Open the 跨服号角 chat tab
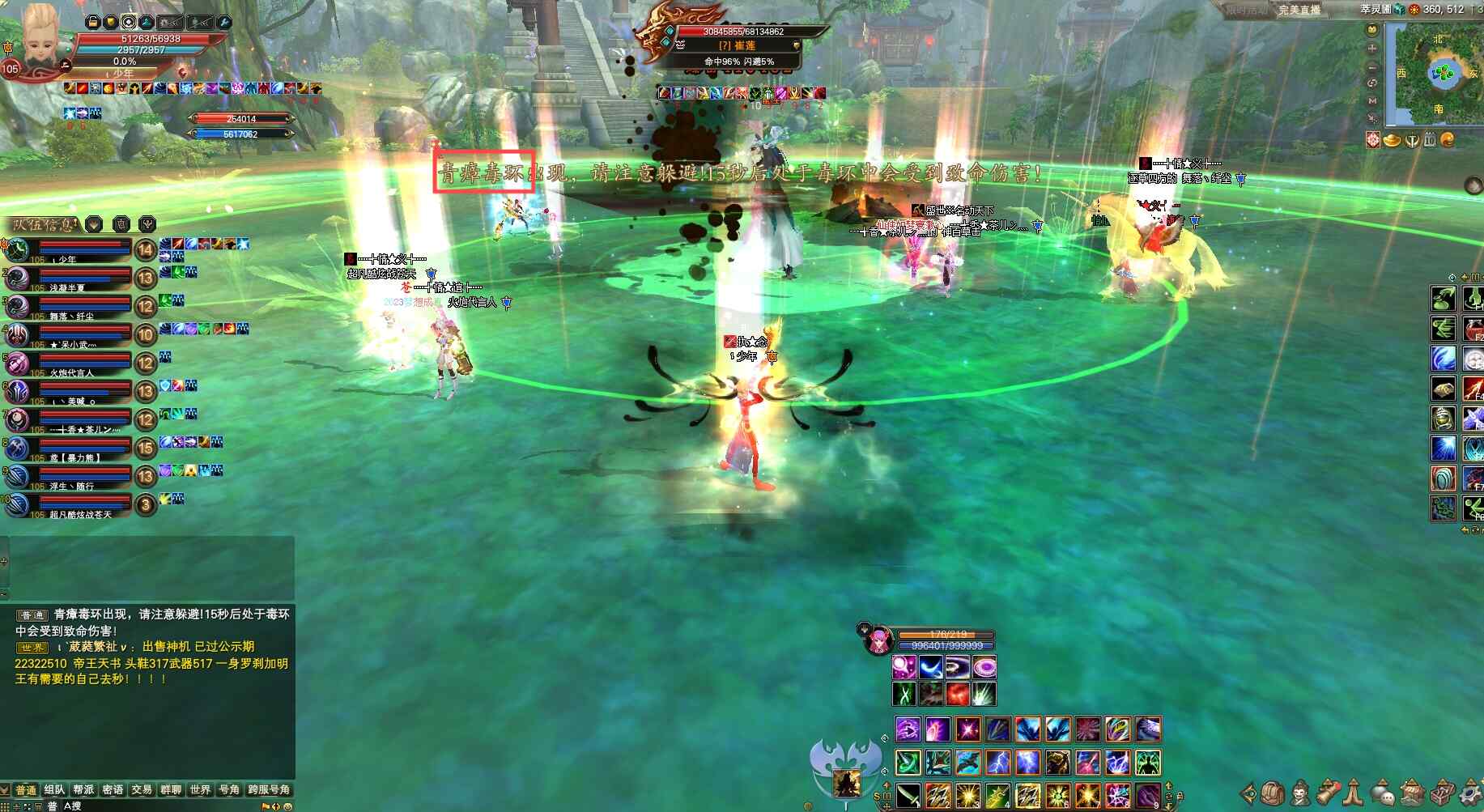Screen dimensions: 1484x812 [x=269, y=790]
